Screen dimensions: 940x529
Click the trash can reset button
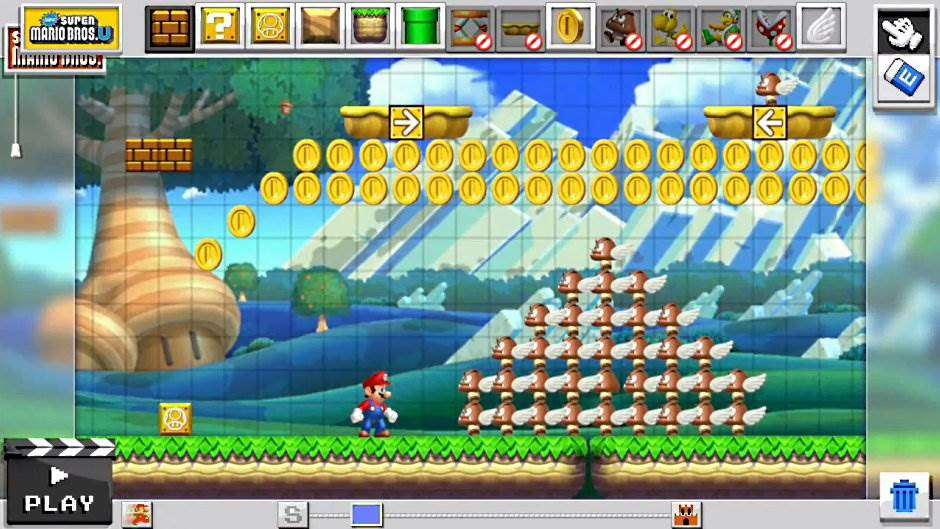pos(904,496)
